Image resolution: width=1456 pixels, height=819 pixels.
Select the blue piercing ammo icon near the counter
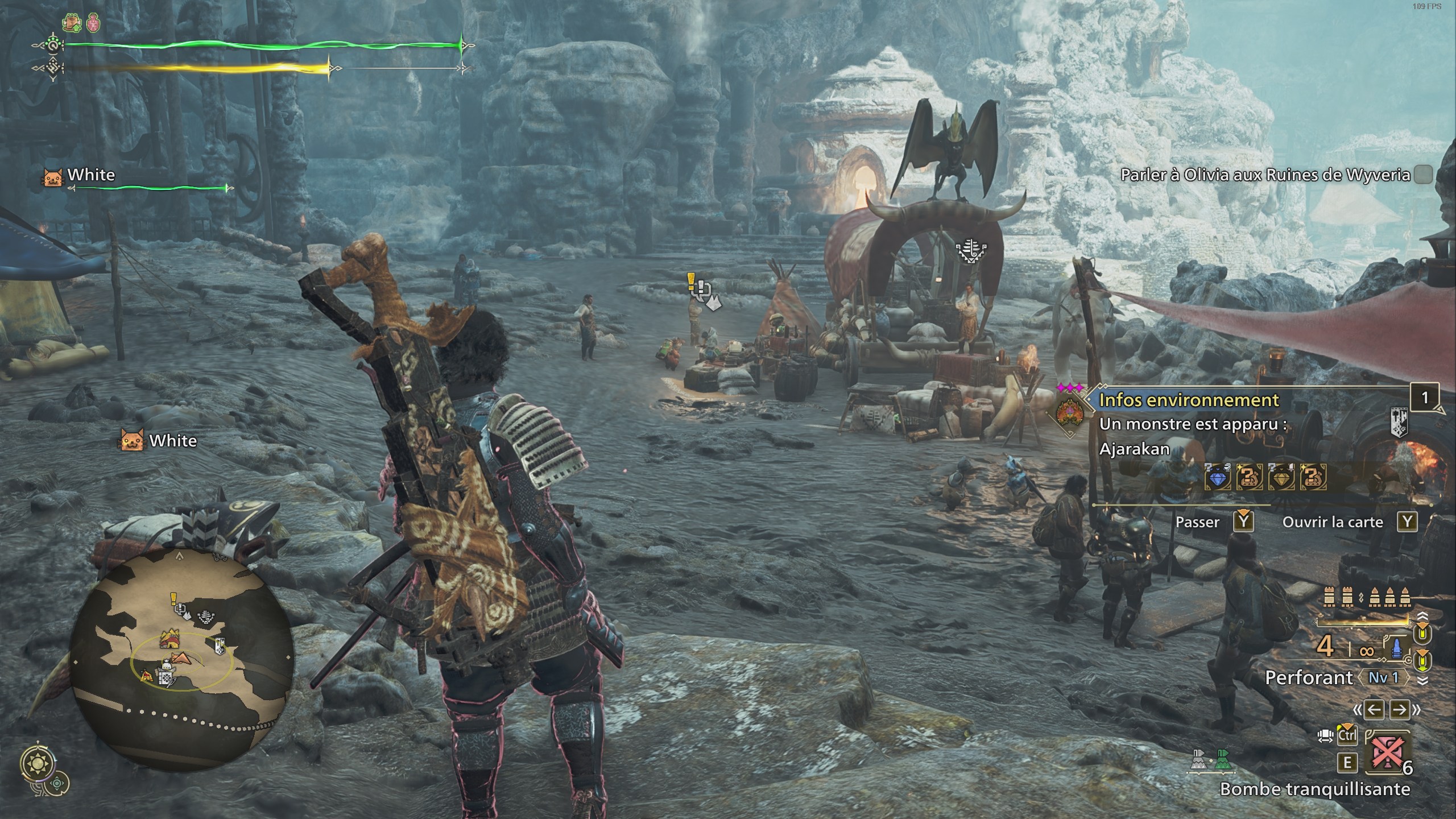click(x=1396, y=648)
